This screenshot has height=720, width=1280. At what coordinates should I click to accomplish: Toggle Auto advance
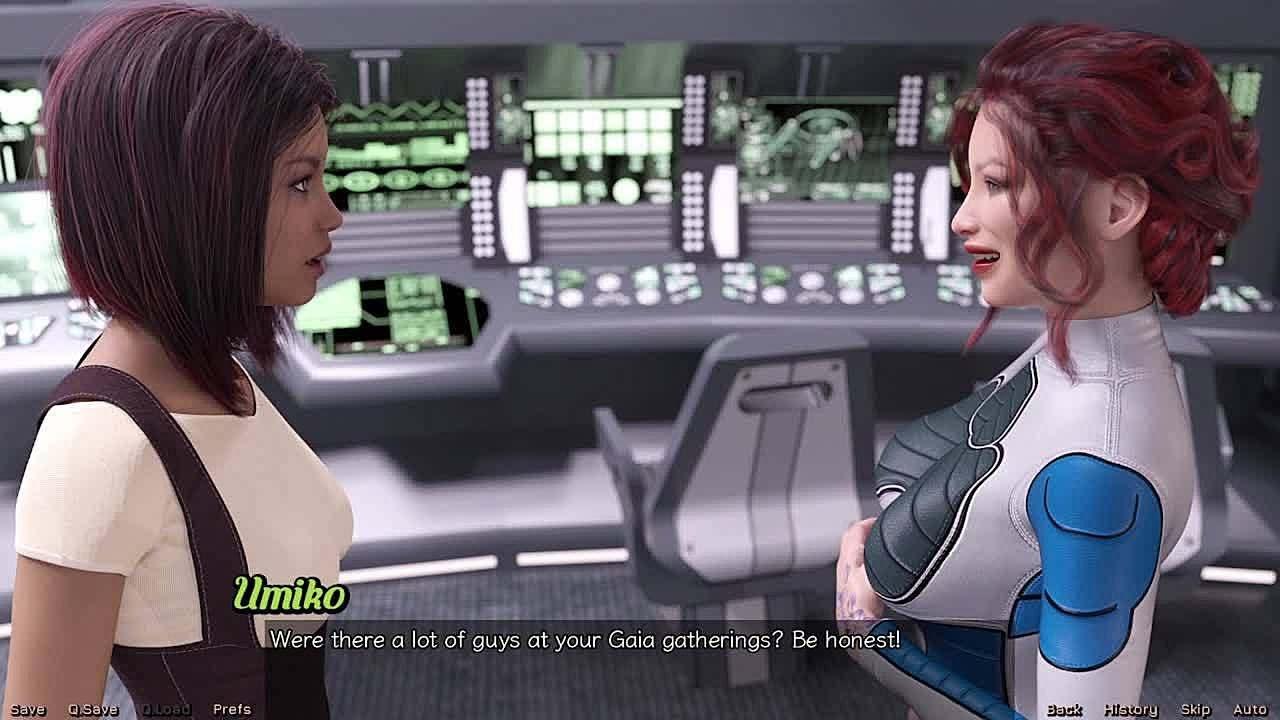[x=1250, y=709]
